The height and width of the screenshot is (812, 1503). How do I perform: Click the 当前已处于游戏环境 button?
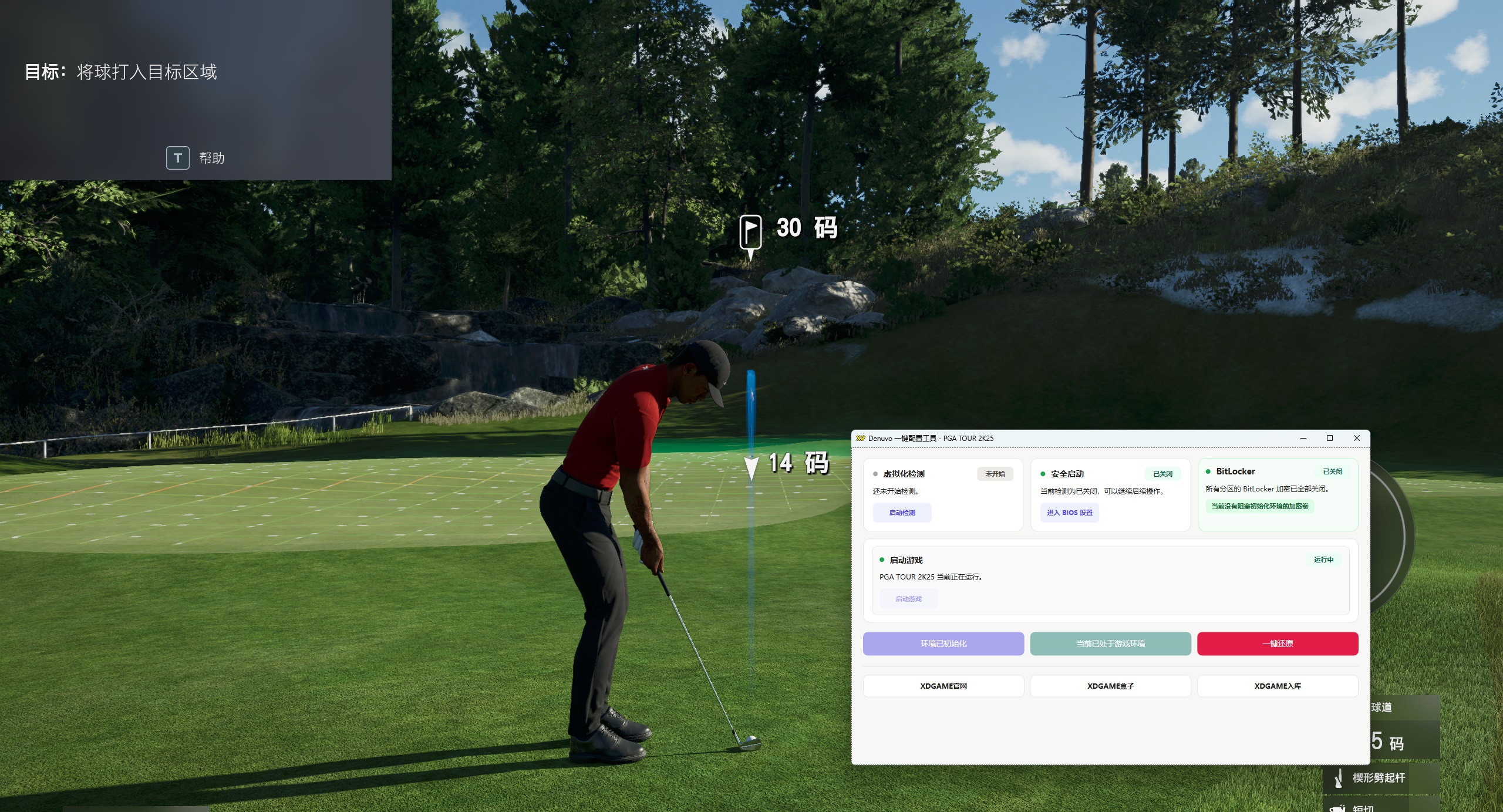click(x=1110, y=643)
